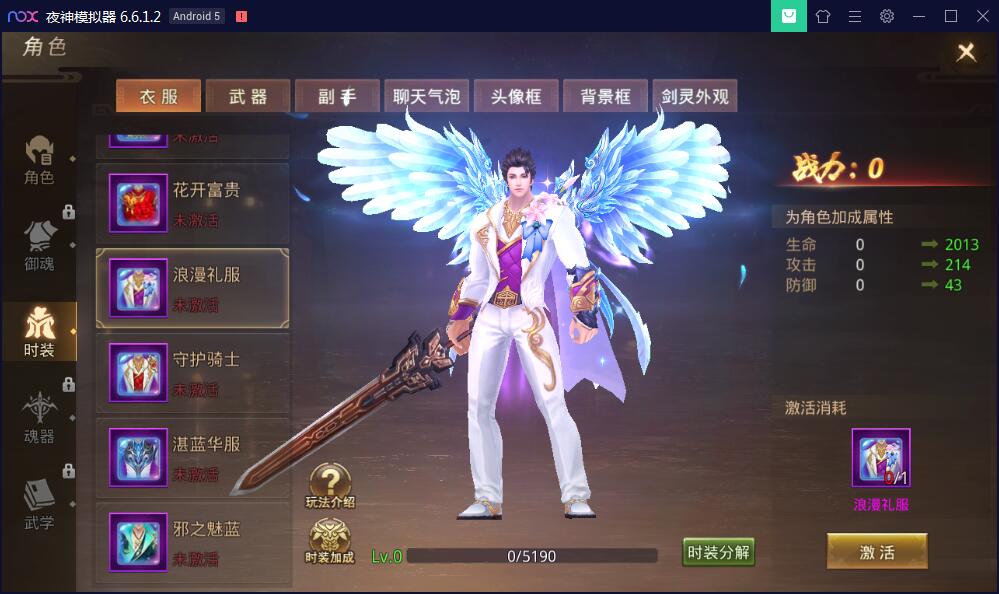
Task: Show the 时装加成 bonus details
Action: pyautogui.click(x=330, y=541)
